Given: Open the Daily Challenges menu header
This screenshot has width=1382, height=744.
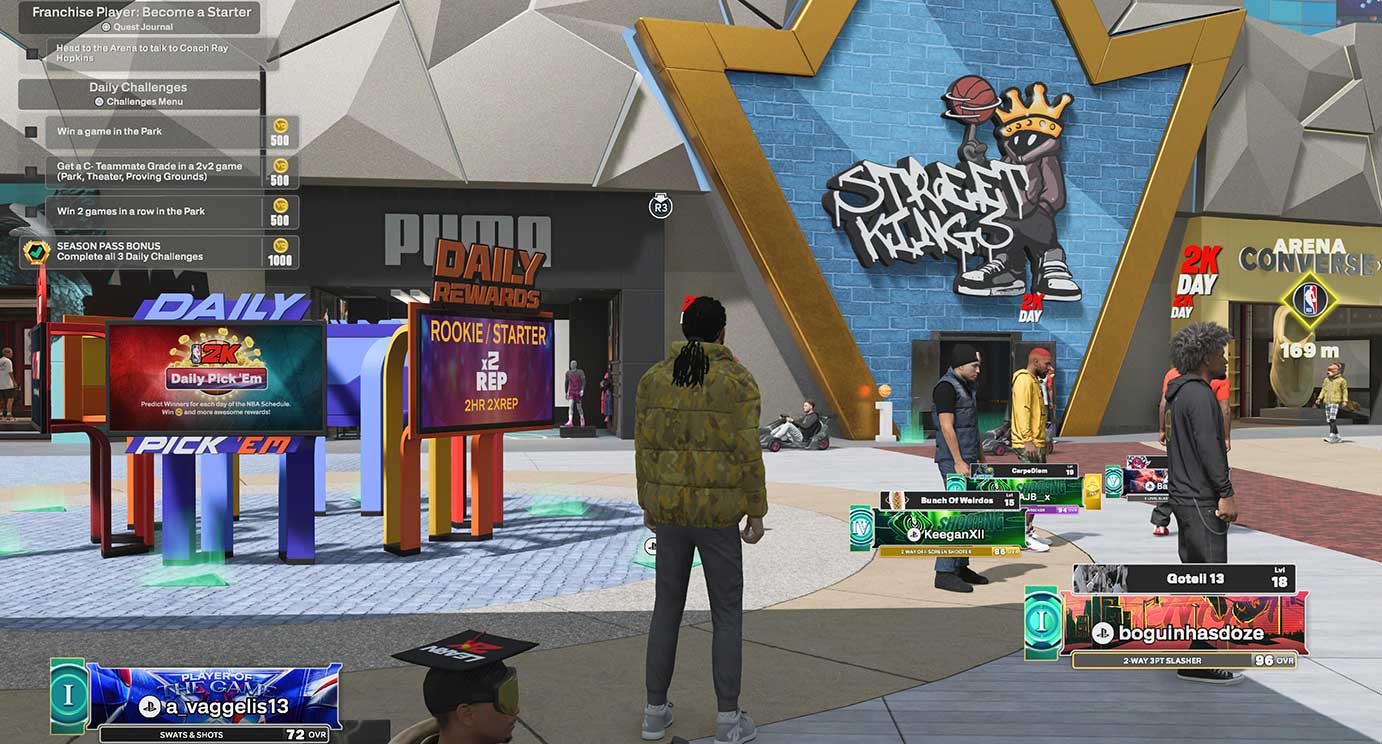Looking at the screenshot, I should click(x=138, y=93).
